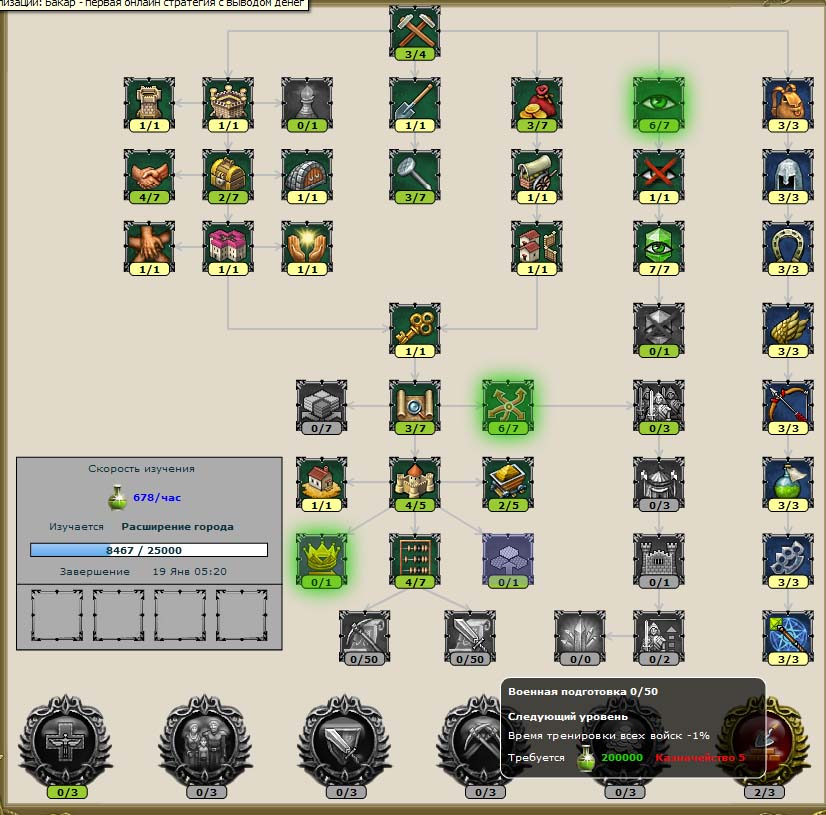Select the golden wings research
Image resolution: width=826 pixels, height=815 pixels.
pos(788,327)
